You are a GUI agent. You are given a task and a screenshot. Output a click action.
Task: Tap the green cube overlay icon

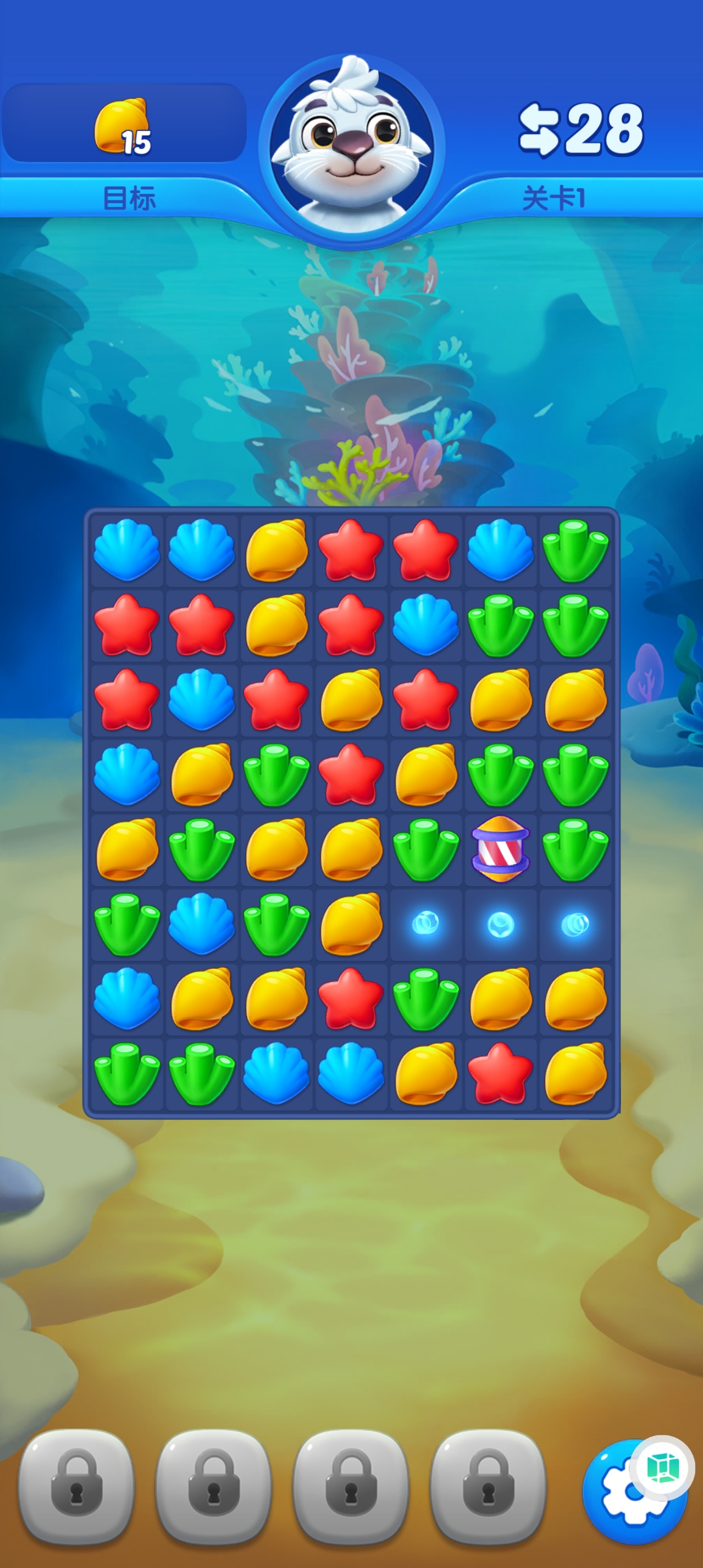click(x=663, y=1468)
